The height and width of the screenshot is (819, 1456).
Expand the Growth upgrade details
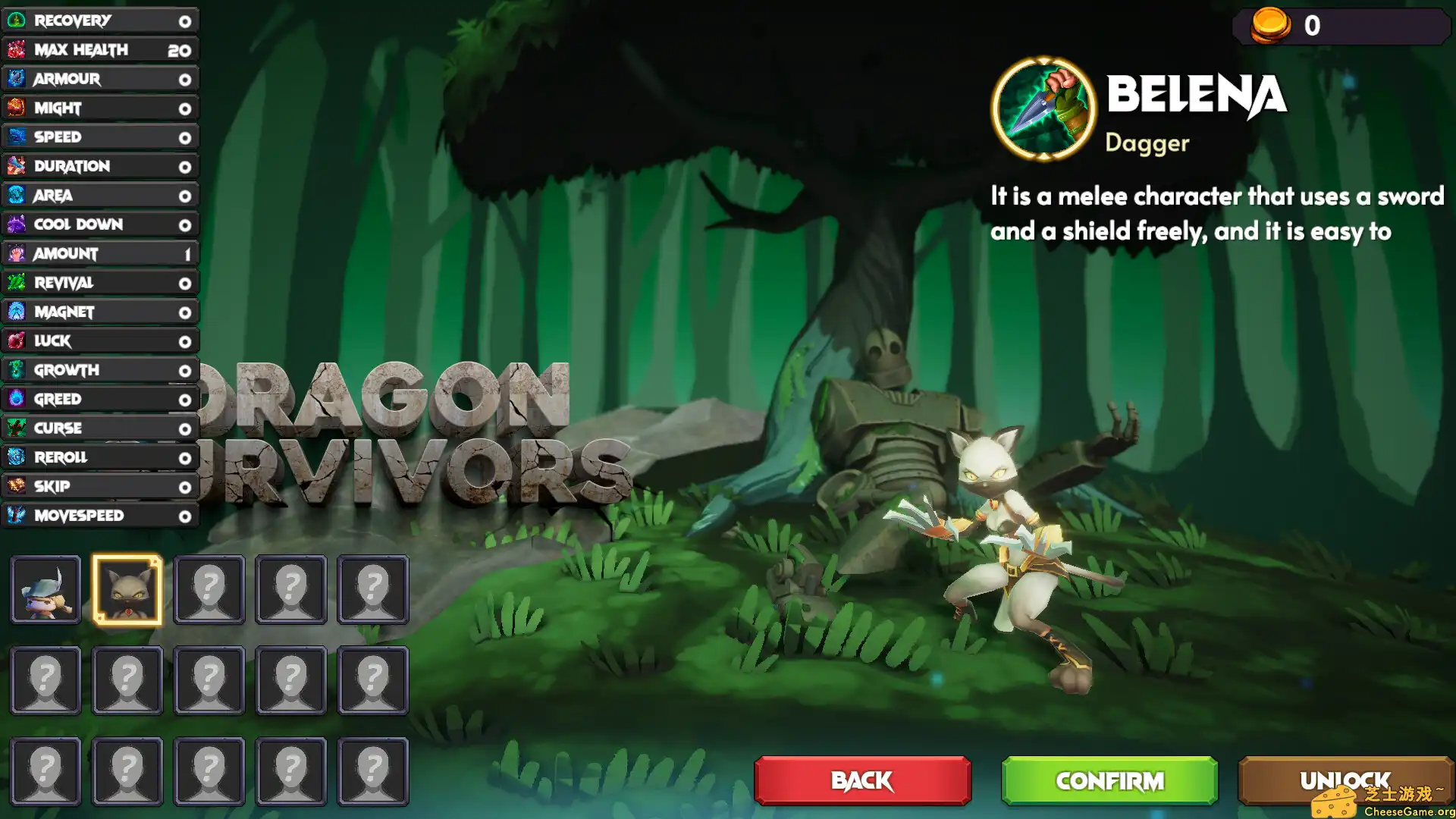click(99, 370)
